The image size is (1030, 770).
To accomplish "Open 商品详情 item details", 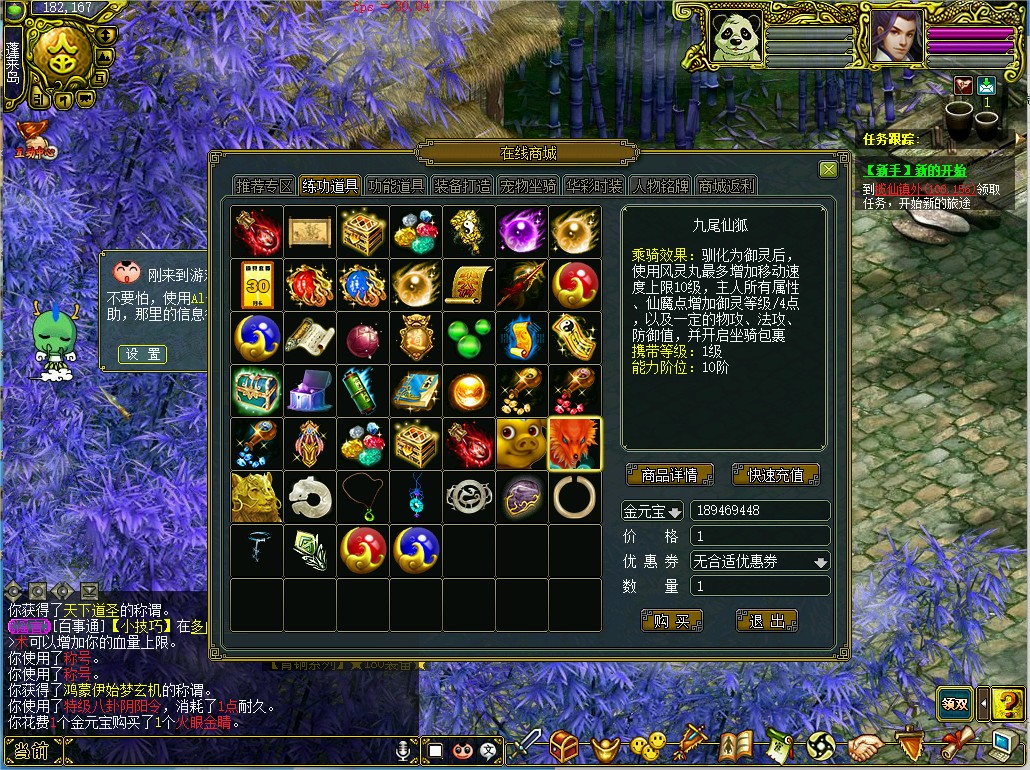I will click(669, 474).
